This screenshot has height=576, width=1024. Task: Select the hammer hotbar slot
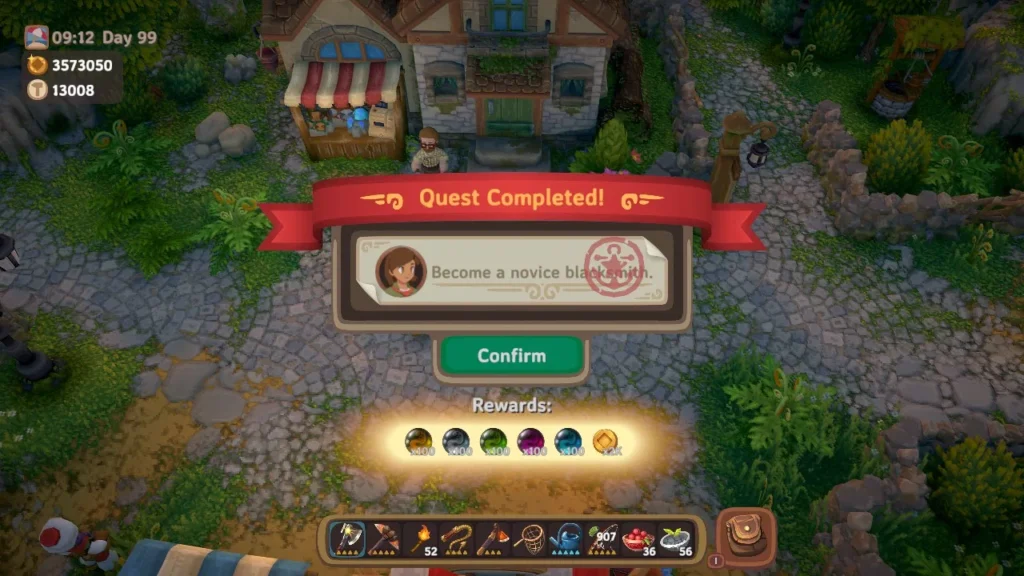coord(384,540)
